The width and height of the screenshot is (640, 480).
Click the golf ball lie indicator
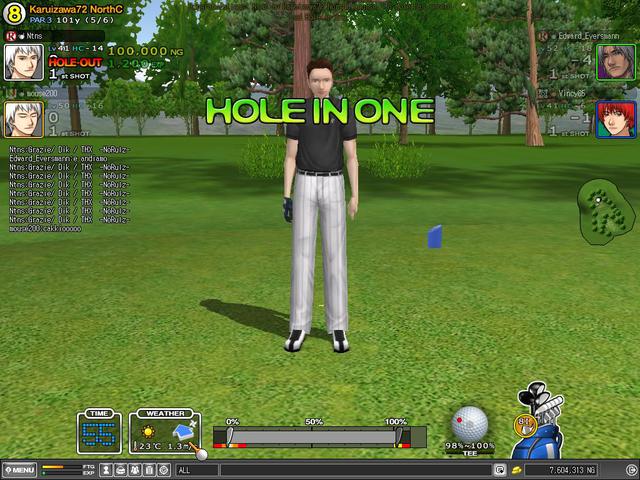470,423
